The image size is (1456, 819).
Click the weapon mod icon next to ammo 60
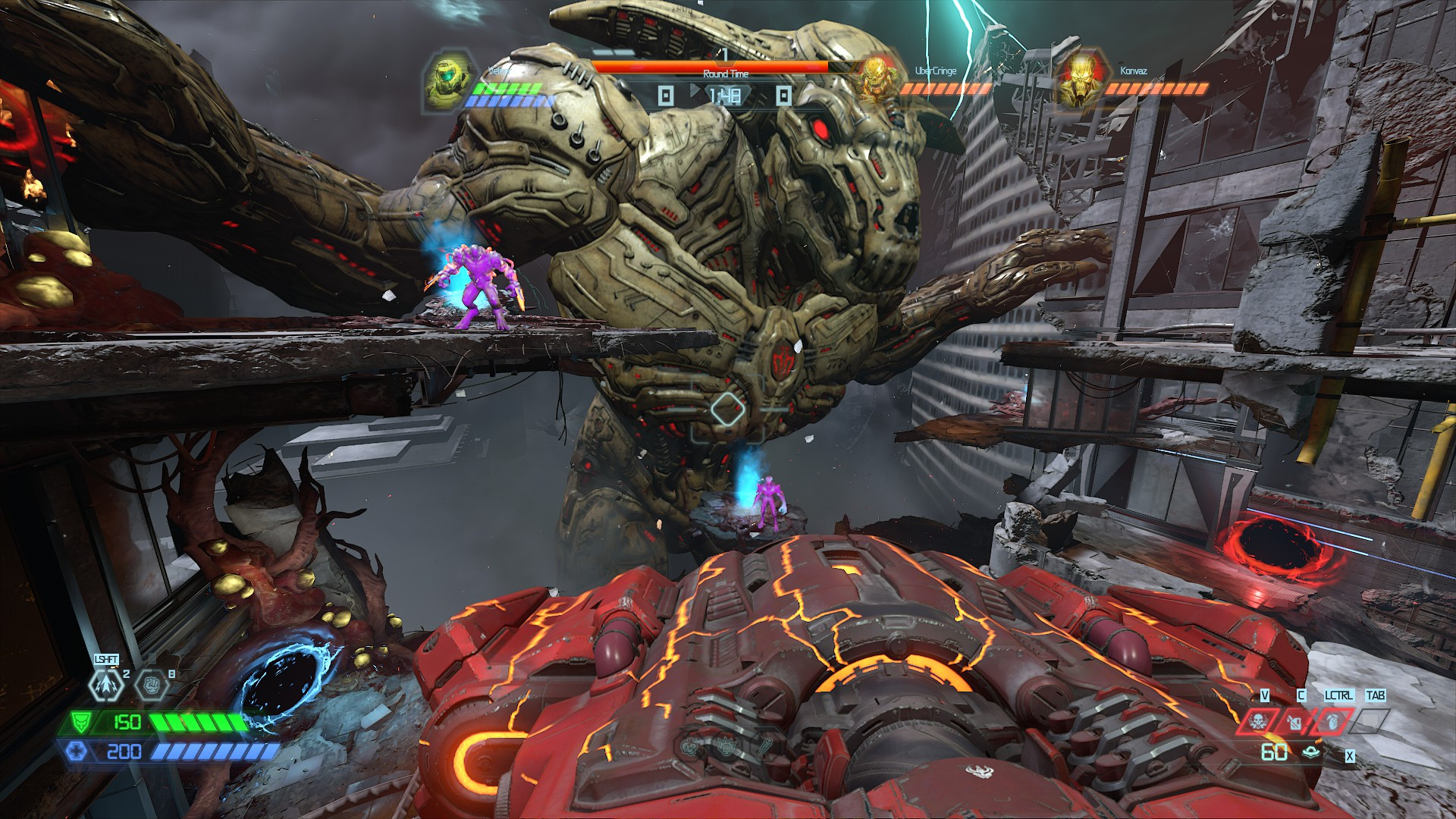1310,754
